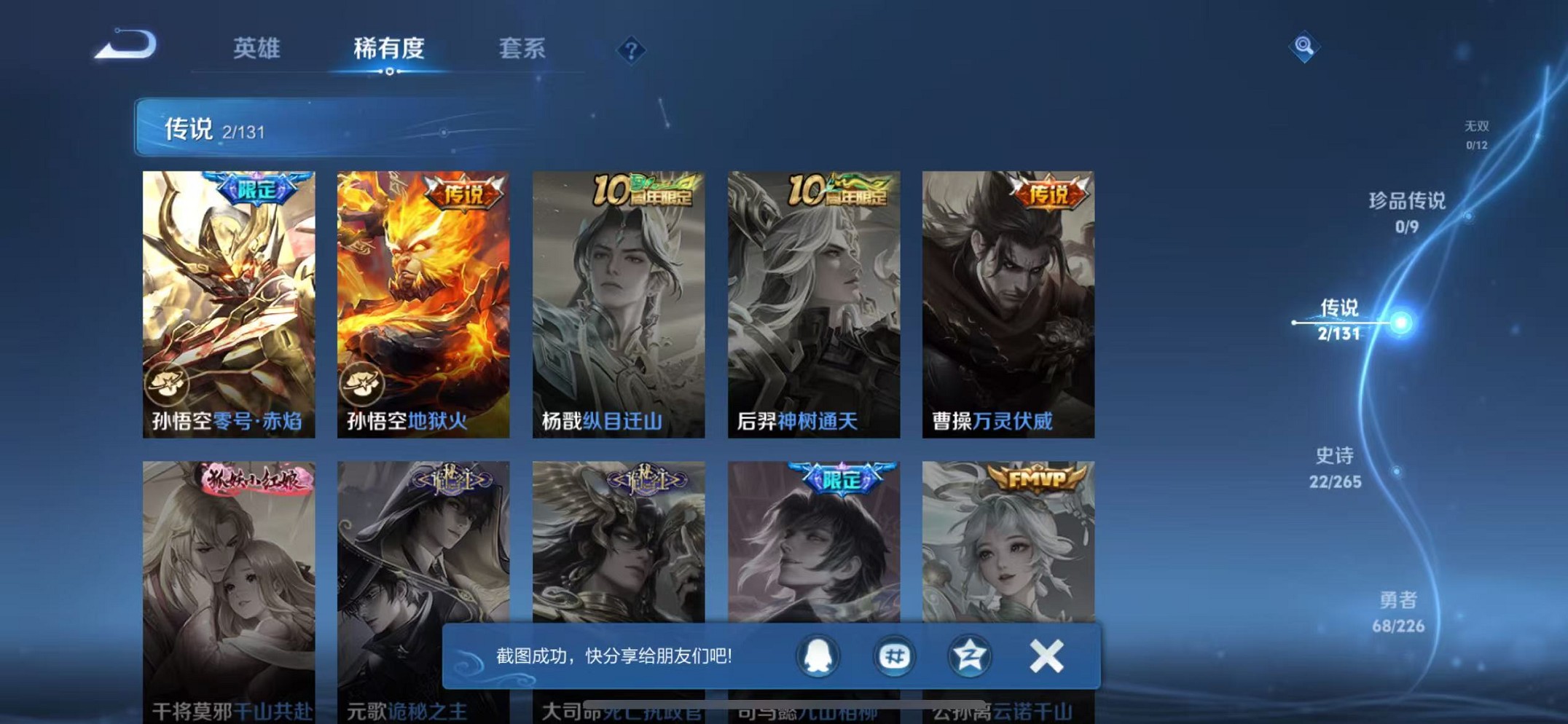Screen dimensions: 1568x724
Task: Select the 稀有度 tab
Action: point(388,49)
